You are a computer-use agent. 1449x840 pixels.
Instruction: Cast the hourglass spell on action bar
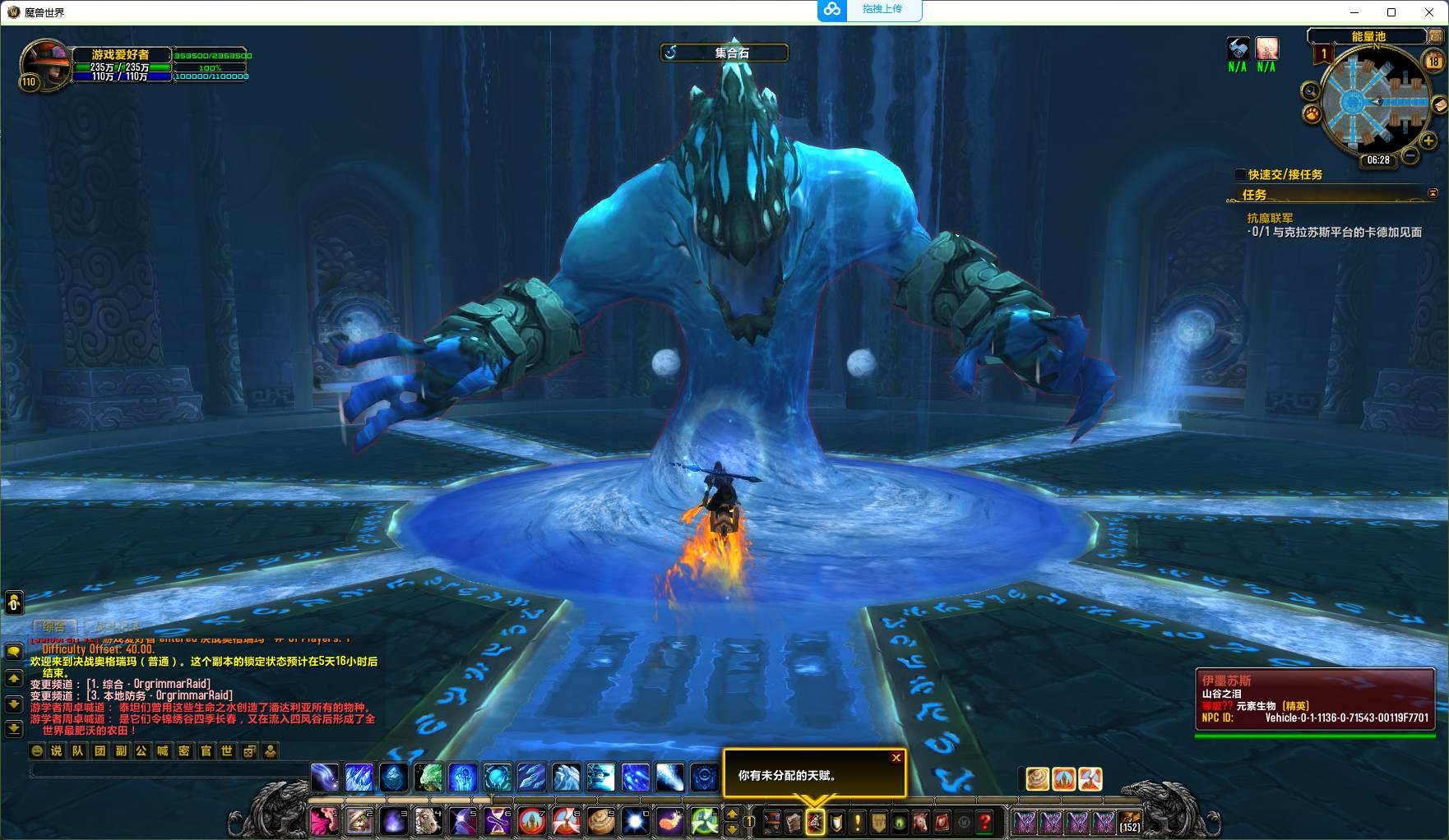(x=498, y=821)
